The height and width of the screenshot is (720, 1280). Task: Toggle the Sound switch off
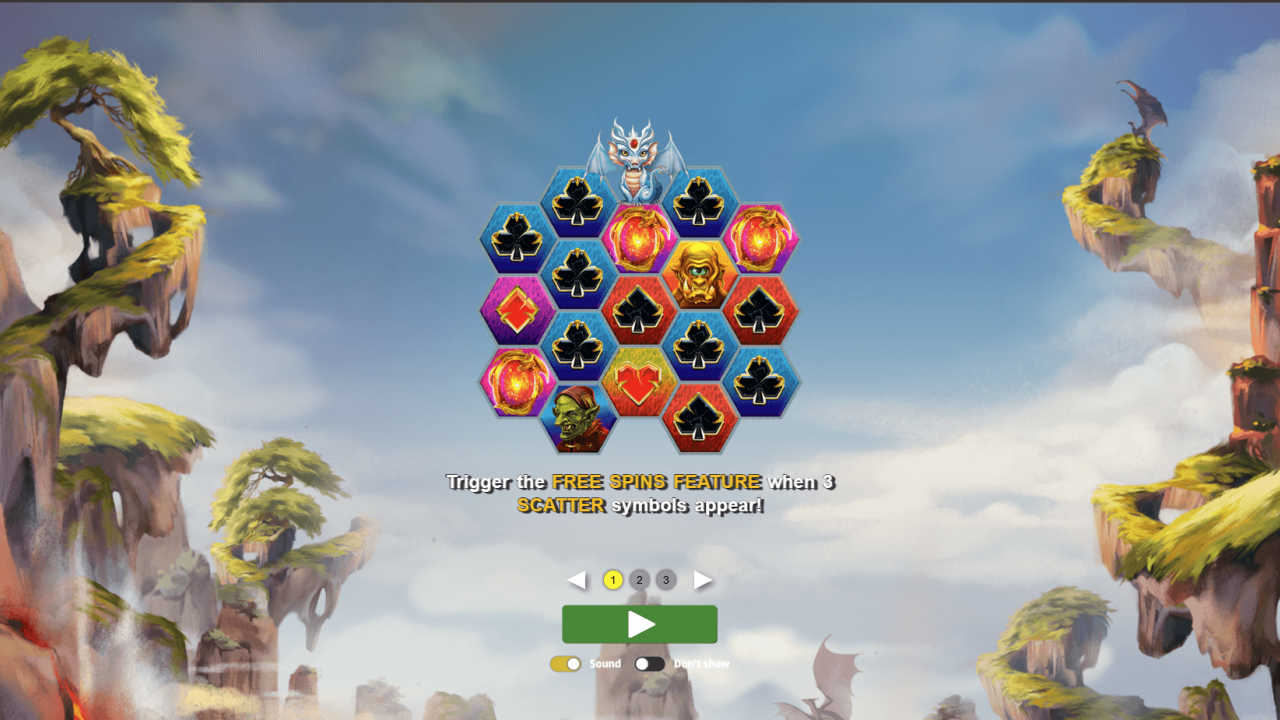[x=568, y=663]
